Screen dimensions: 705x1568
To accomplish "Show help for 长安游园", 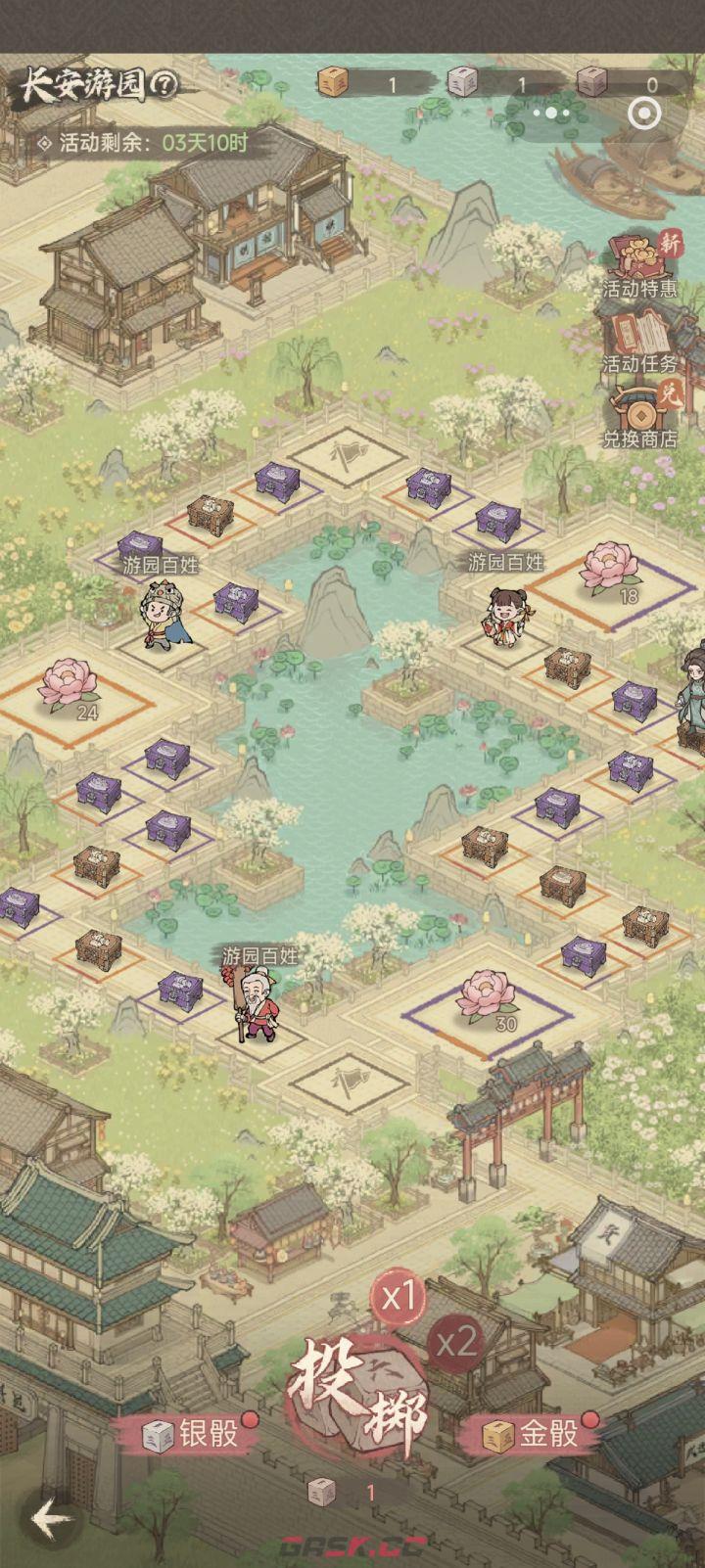I will (x=164, y=86).
